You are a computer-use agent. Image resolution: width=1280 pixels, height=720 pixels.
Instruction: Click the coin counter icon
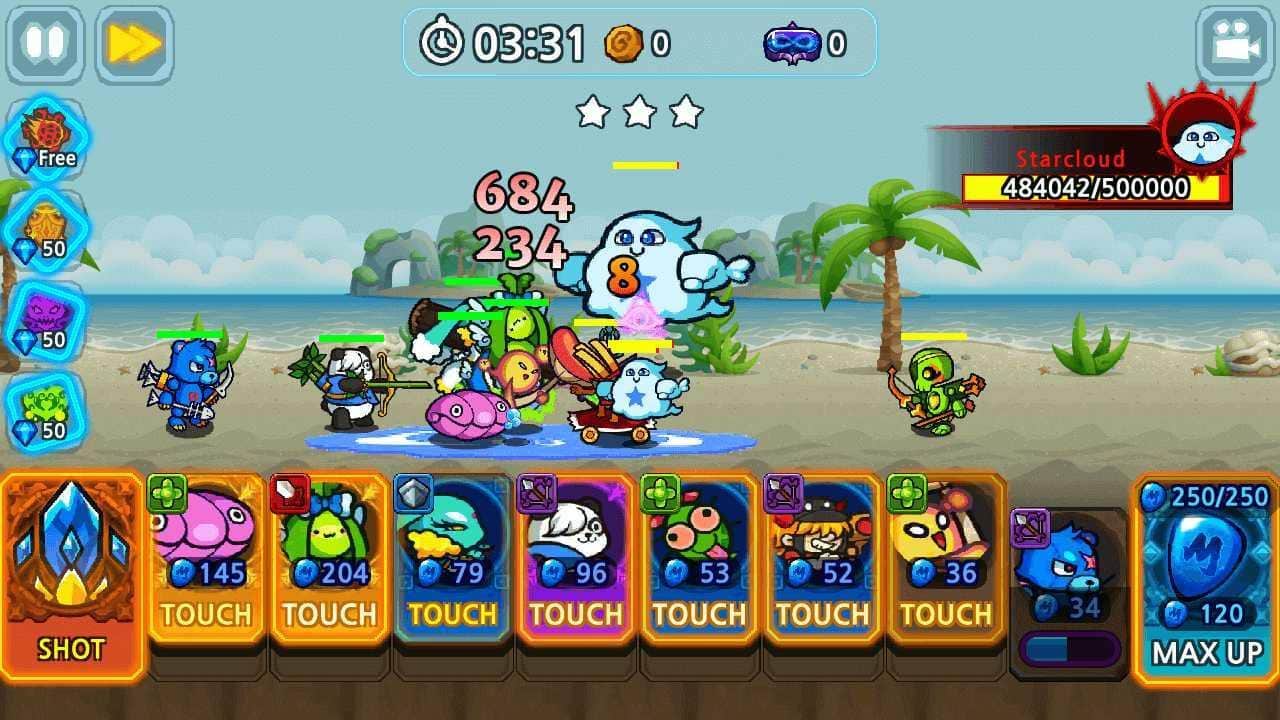(625, 43)
